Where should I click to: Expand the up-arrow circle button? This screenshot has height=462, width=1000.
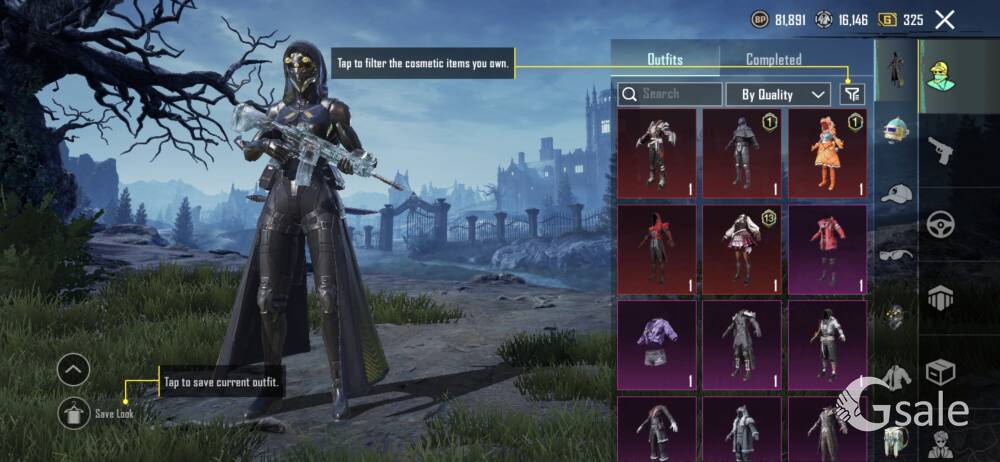coord(74,371)
